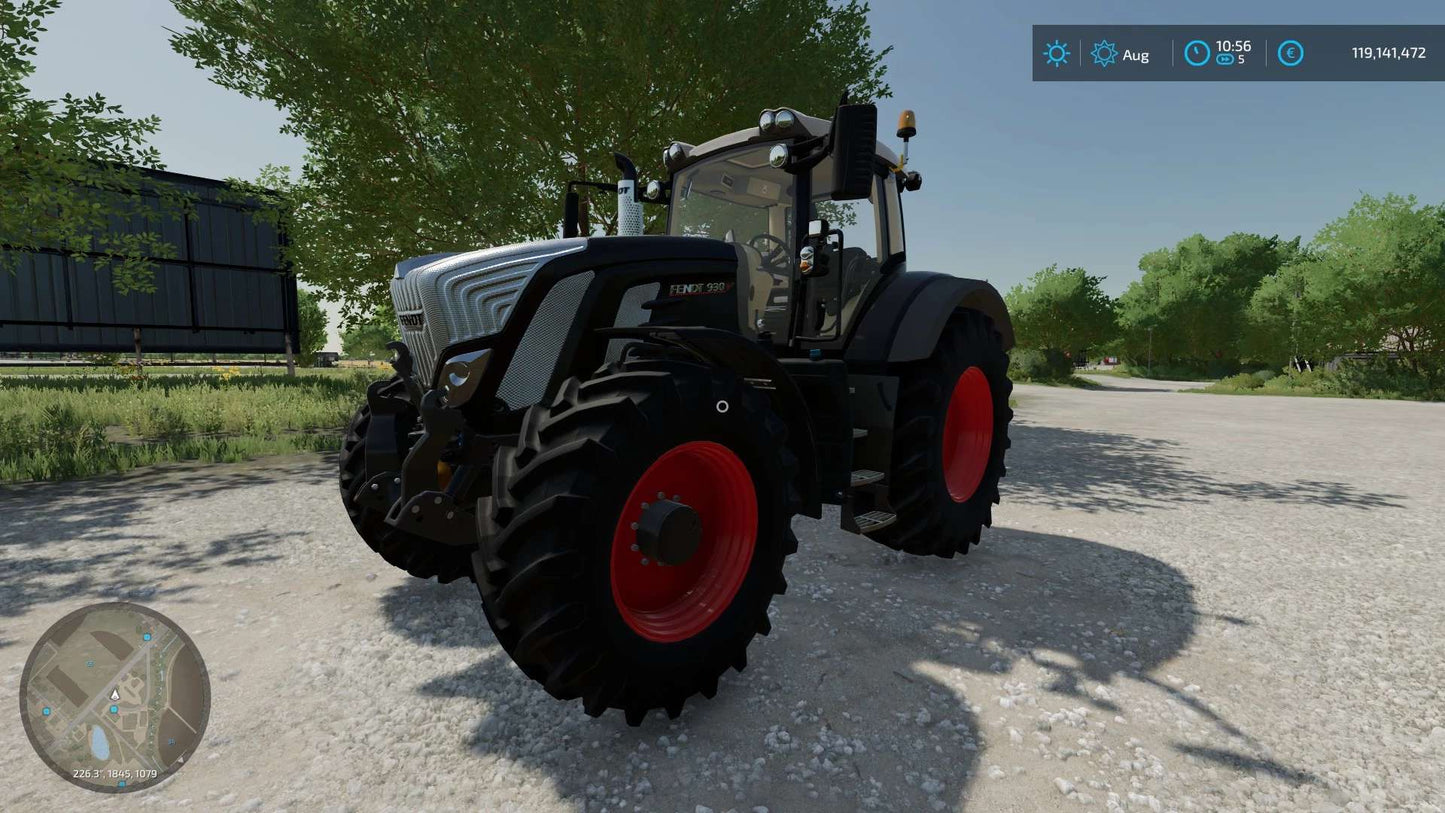Image resolution: width=1445 pixels, height=813 pixels.
Task: Click the blue marker near the minimap top
Action: coord(147,638)
